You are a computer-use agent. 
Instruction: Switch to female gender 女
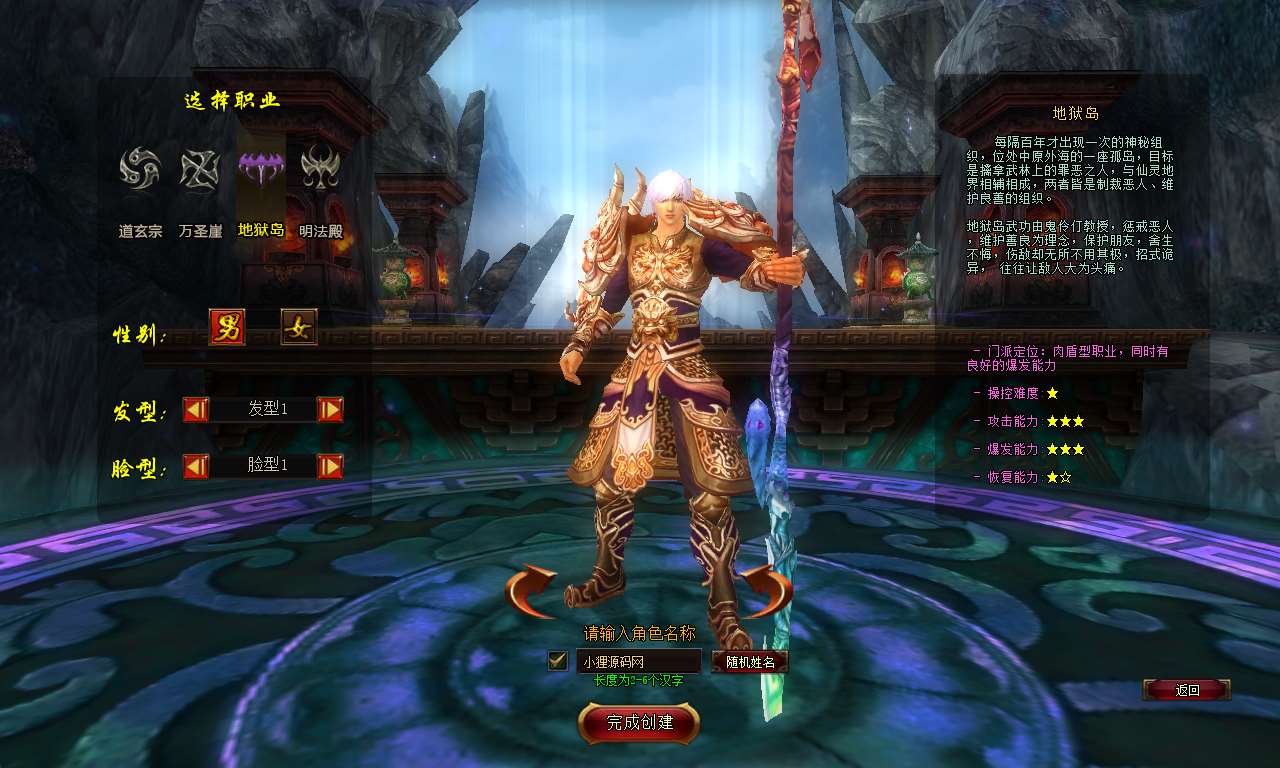tap(299, 327)
